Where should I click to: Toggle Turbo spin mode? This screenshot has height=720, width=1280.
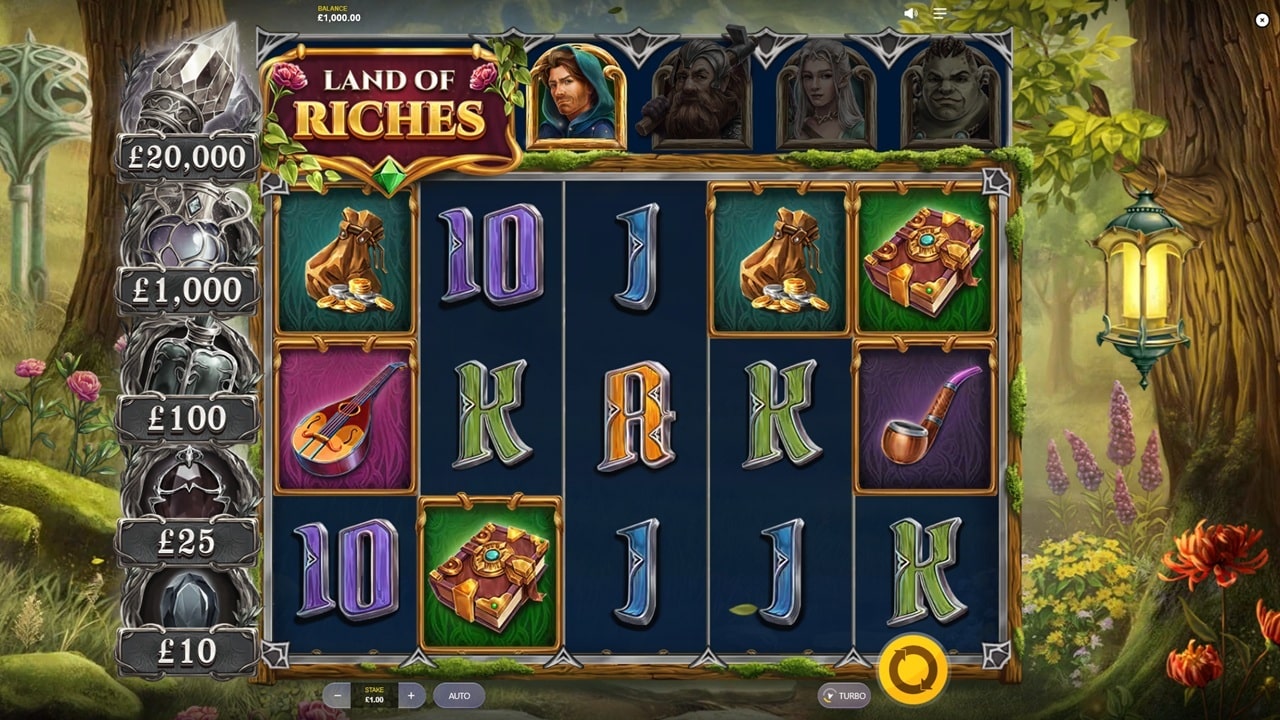pos(844,696)
